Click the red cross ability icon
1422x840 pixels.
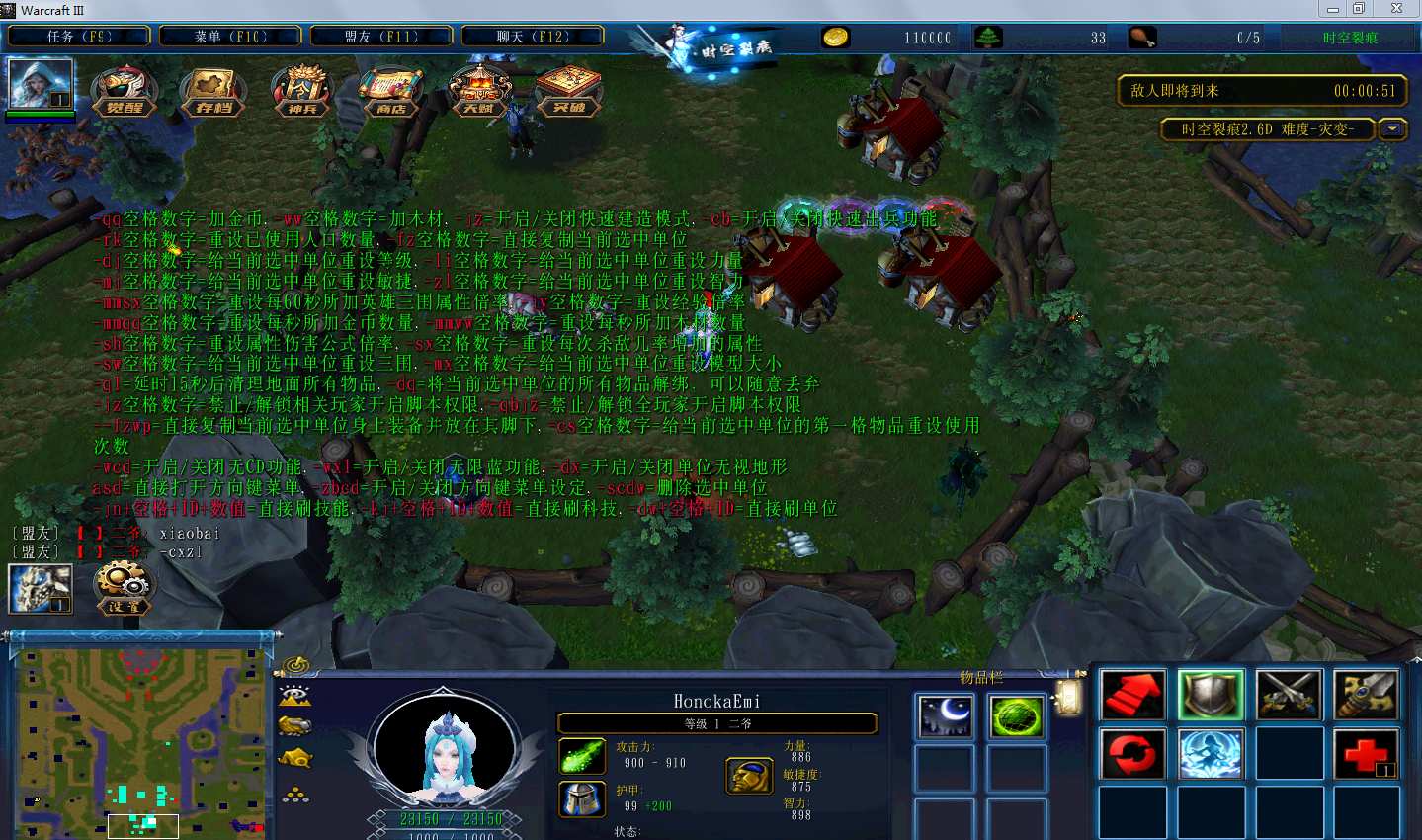1366,754
